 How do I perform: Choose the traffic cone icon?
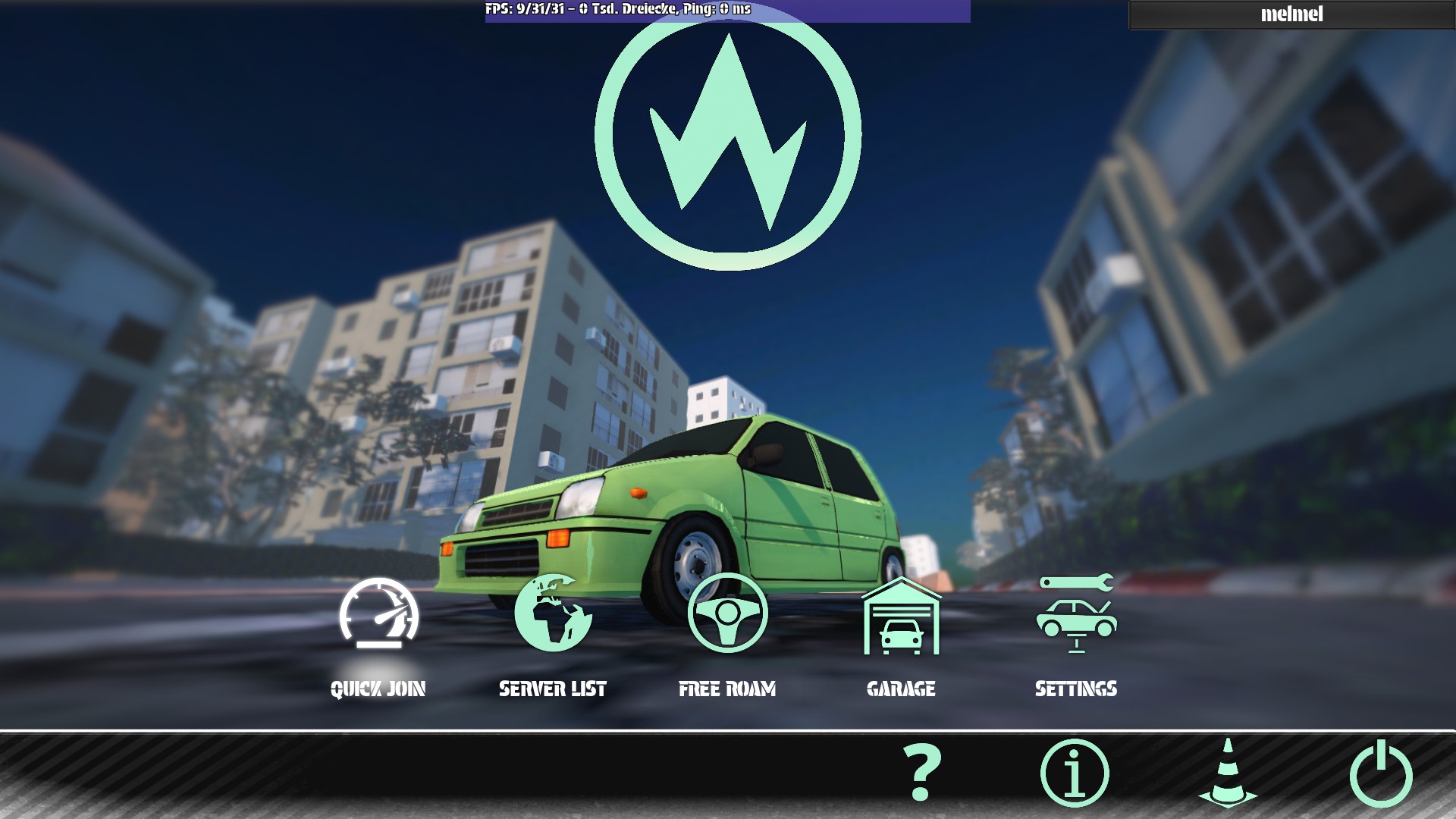1228,773
